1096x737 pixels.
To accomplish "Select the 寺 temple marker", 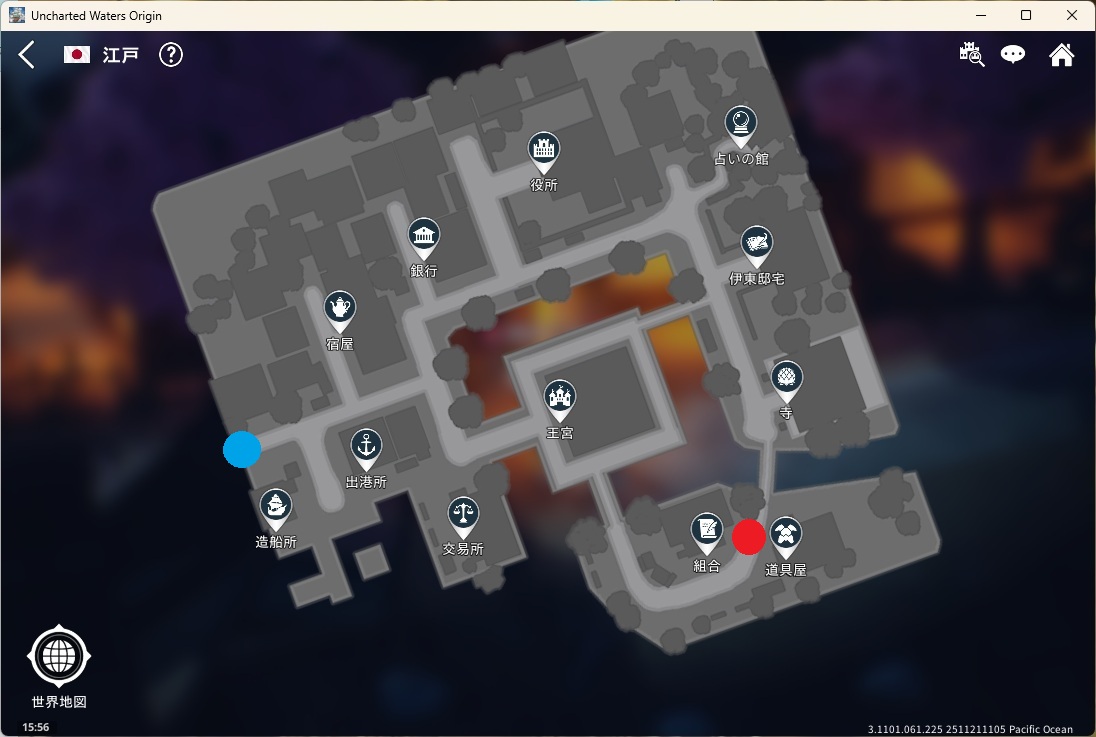I will point(787,380).
